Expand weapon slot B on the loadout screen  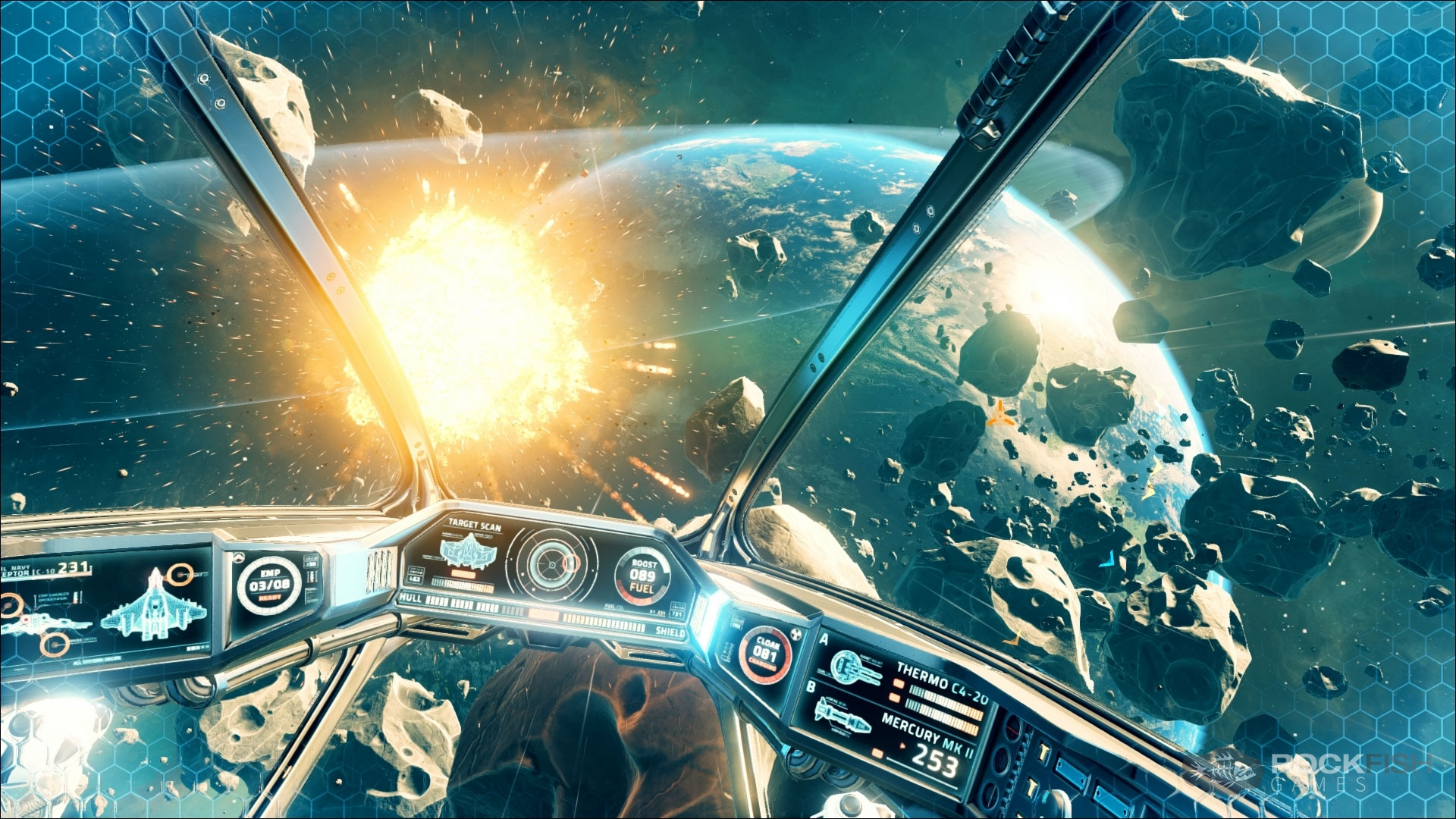[812, 687]
